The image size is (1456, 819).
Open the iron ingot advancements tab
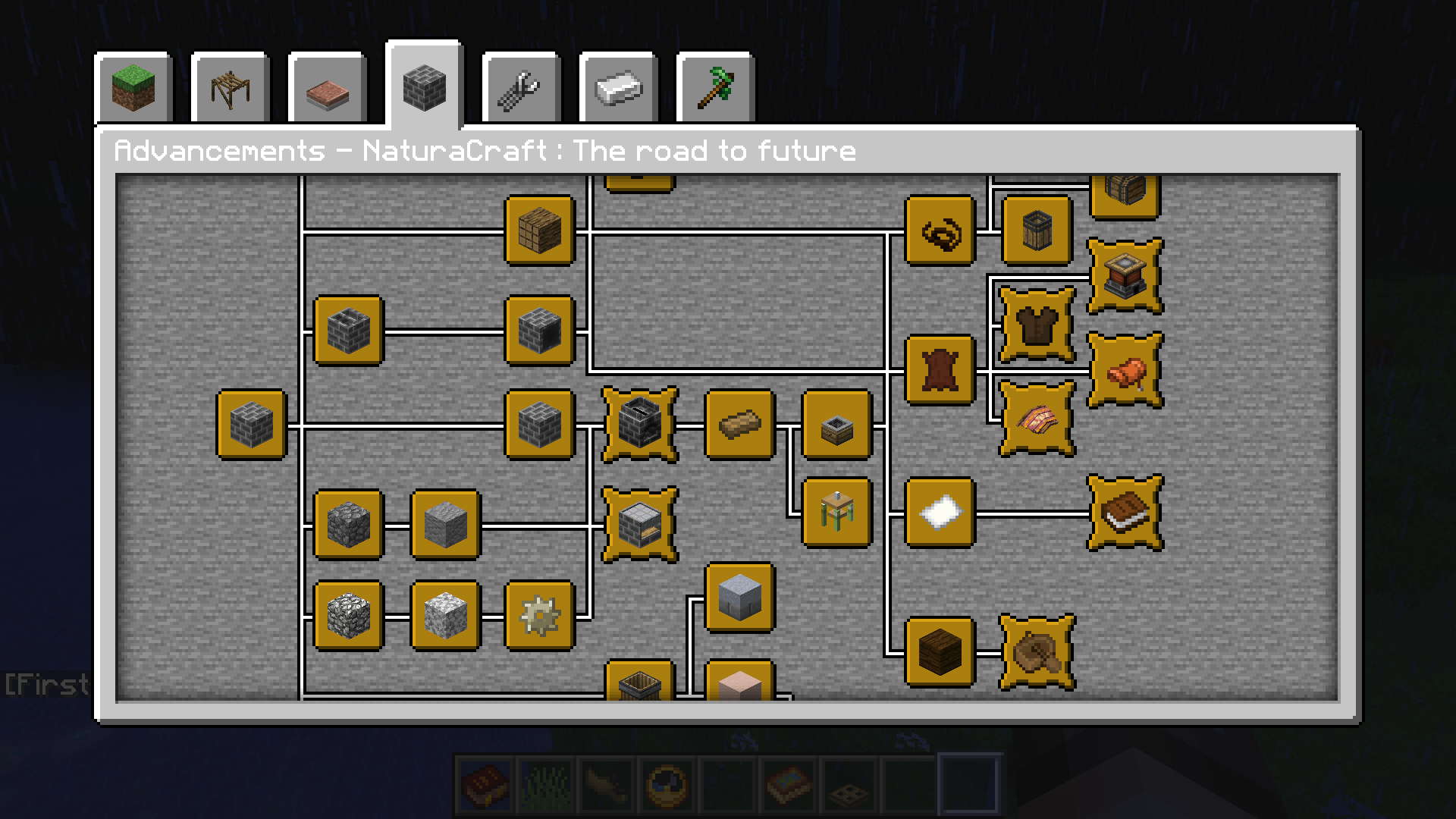[x=620, y=87]
